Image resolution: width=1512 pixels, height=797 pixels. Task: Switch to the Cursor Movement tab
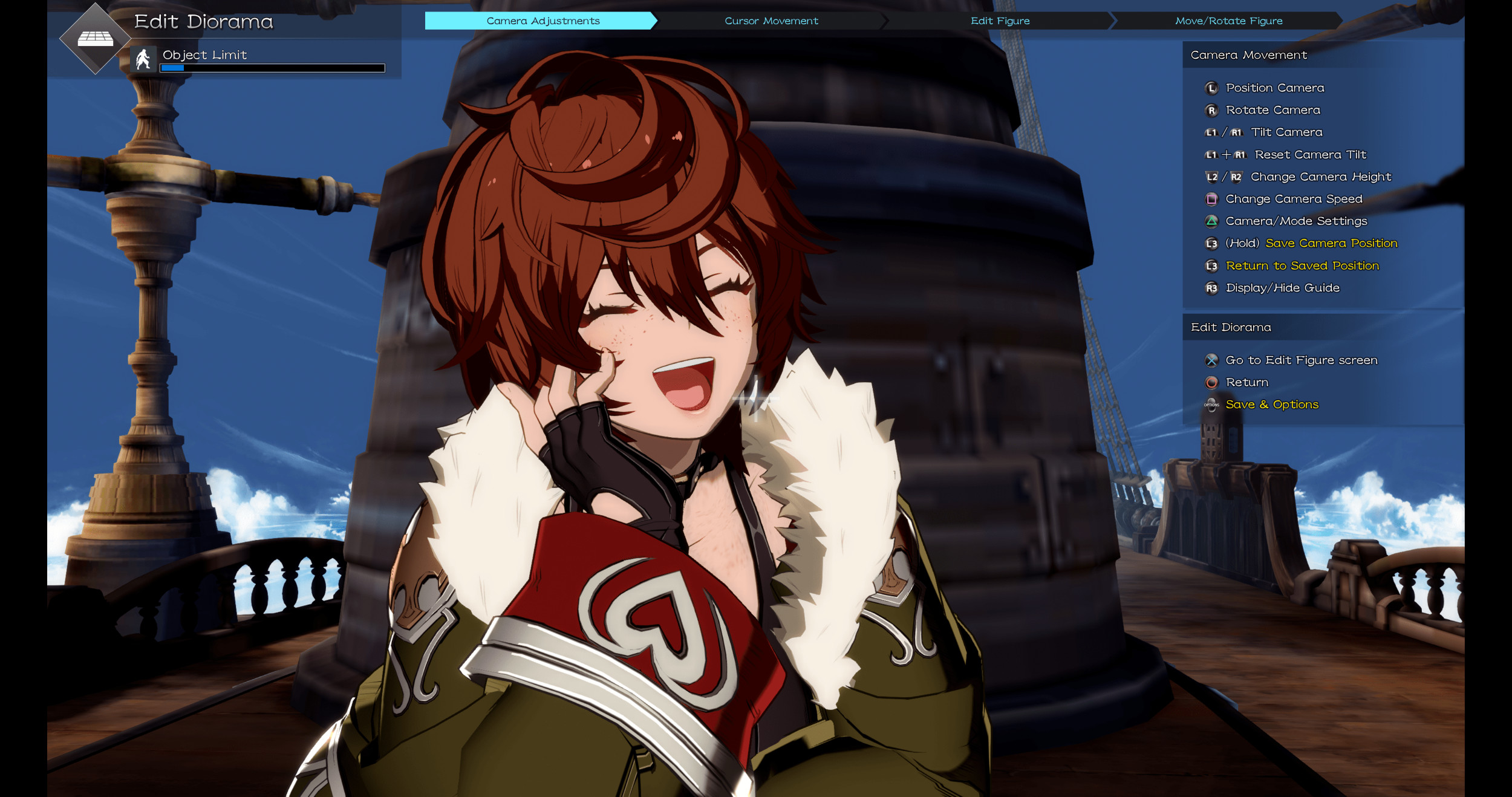(772, 21)
